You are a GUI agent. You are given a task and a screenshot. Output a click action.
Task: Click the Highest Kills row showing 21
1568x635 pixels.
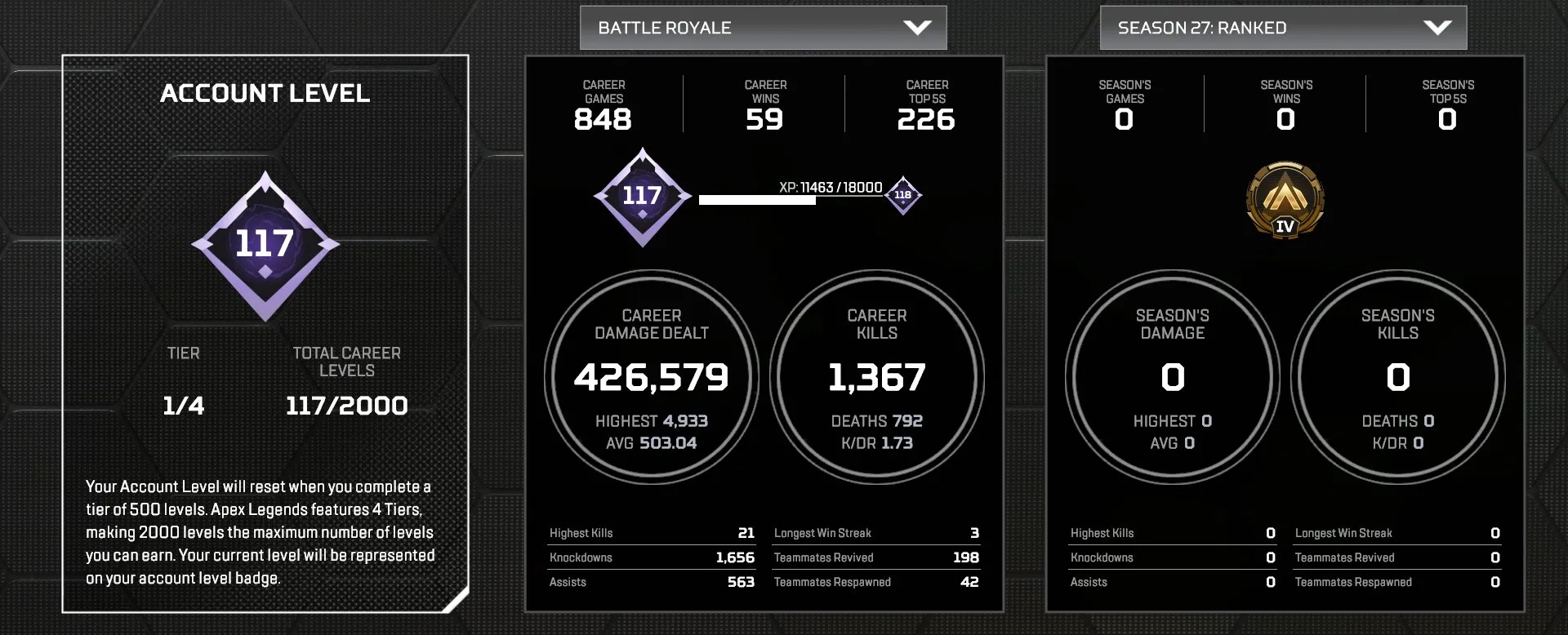(653, 533)
